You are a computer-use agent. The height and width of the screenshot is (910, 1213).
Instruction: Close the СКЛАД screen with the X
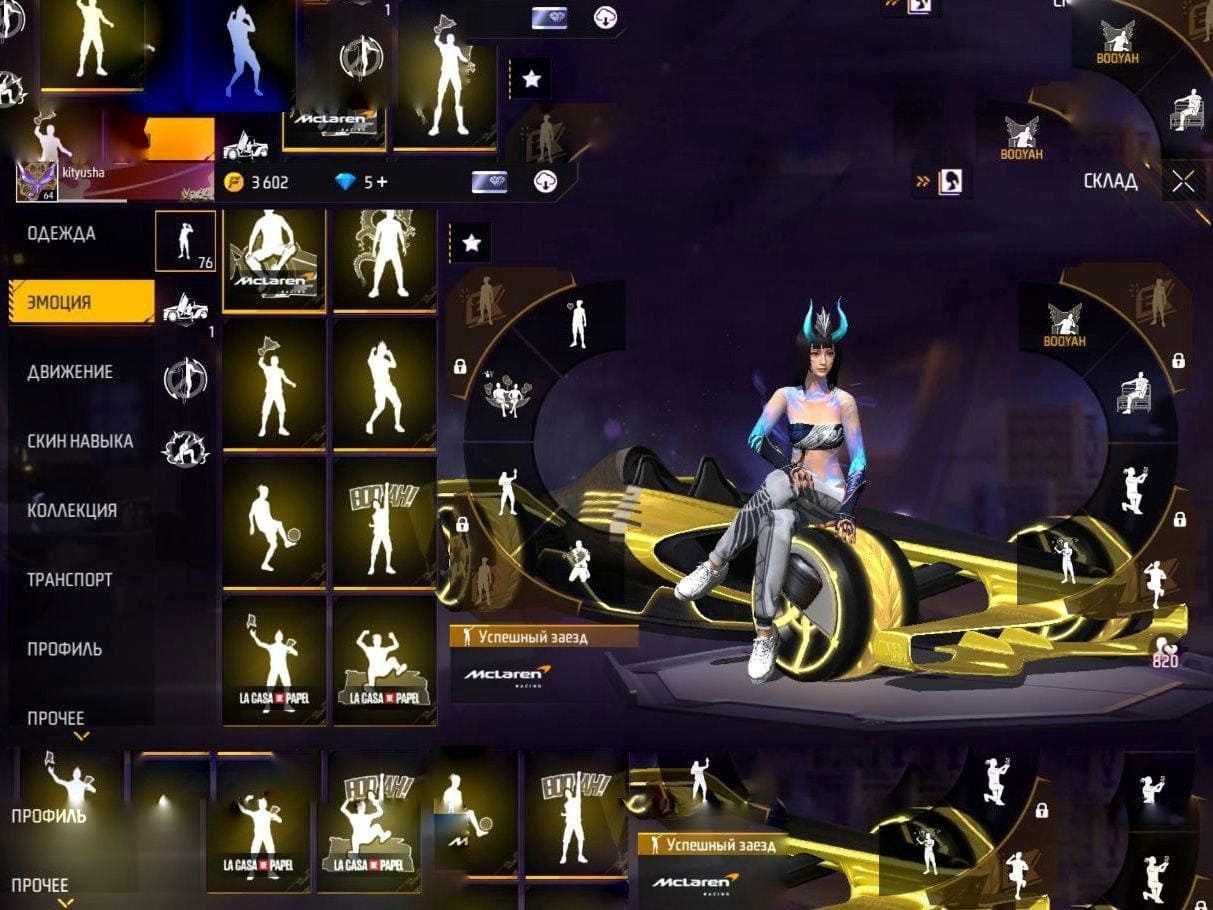pos(1184,181)
